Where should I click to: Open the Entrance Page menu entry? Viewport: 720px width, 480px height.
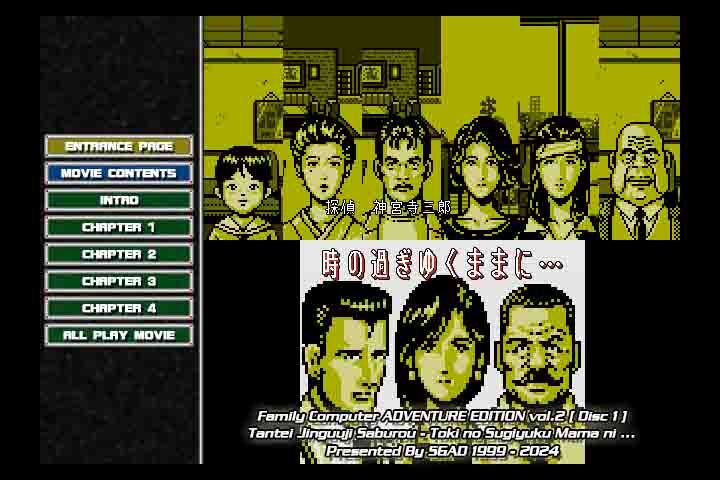[x=119, y=146]
